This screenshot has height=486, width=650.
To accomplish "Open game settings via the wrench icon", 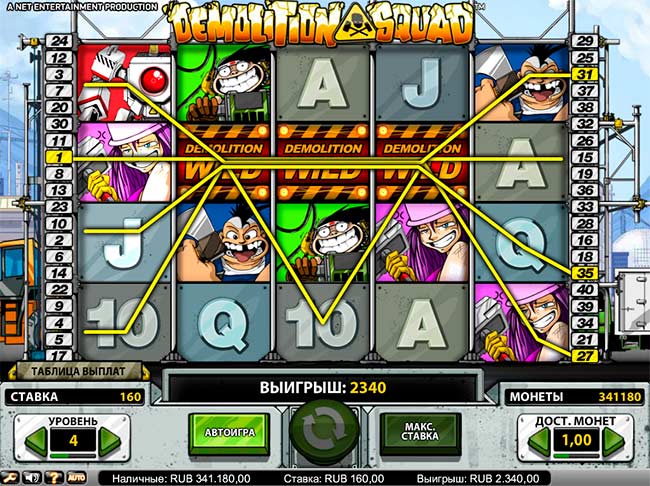I will 10,476.
